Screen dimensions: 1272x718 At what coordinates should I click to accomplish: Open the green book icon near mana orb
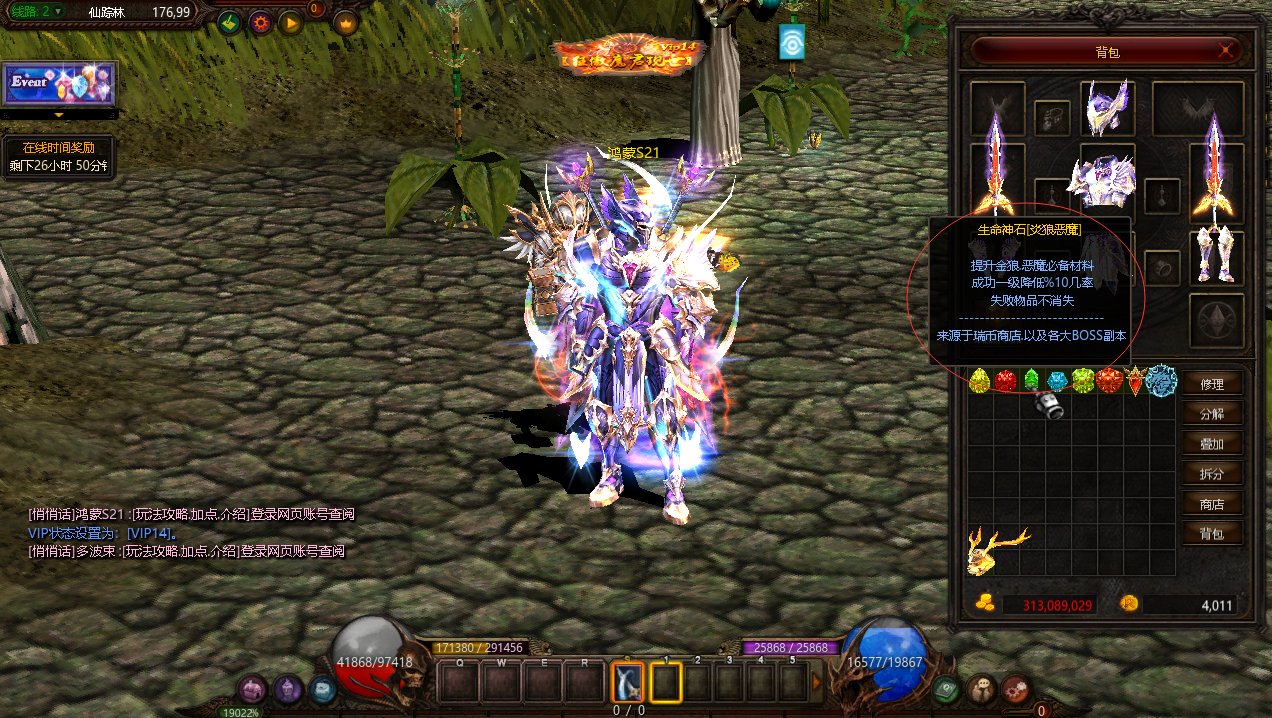pyautogui.click(x=945, y=688)
